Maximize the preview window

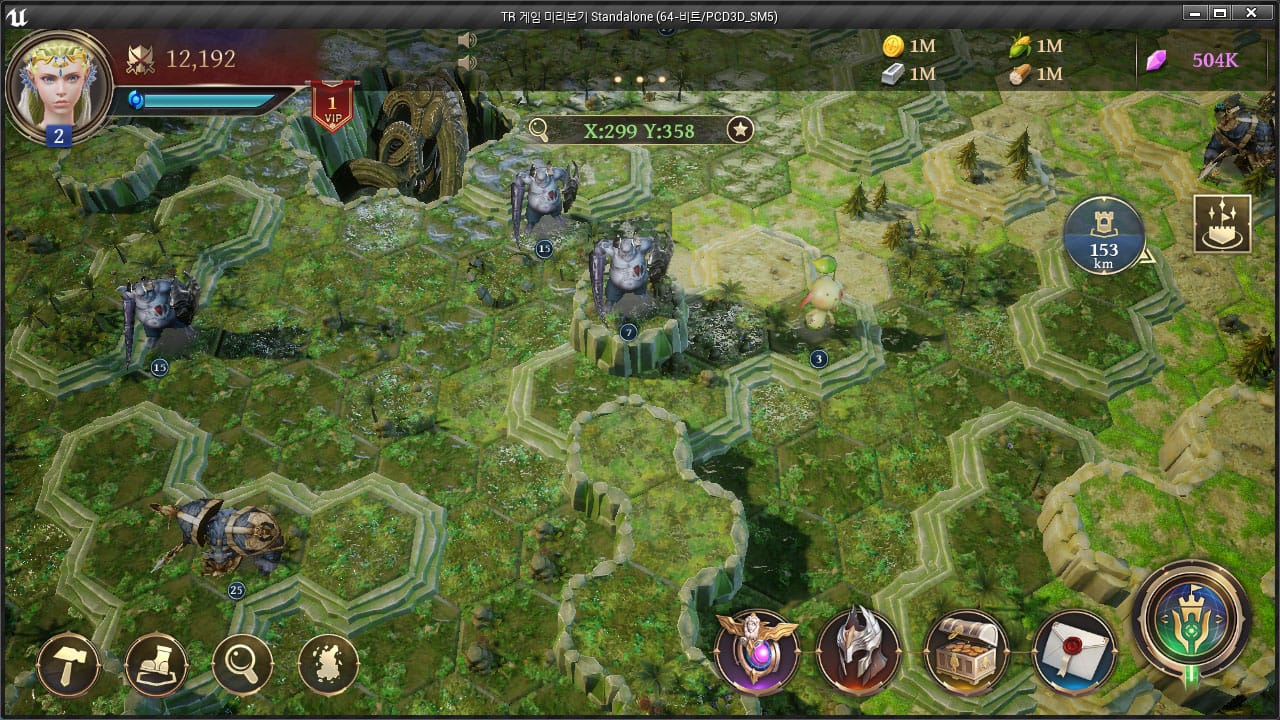[x=1219, y=14]
